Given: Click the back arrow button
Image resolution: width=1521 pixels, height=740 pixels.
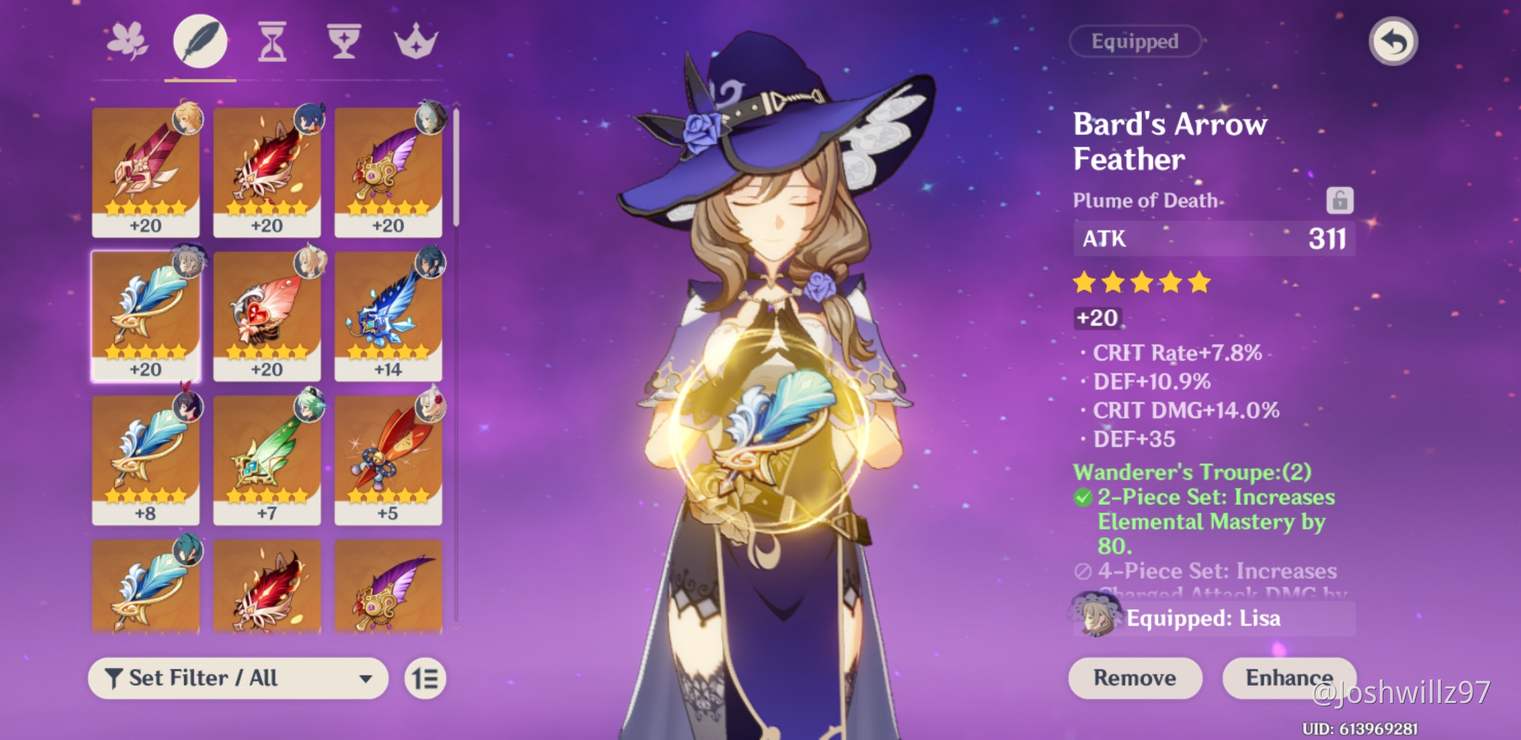Looking at the screenshot, I should [x=1393, y=42].
